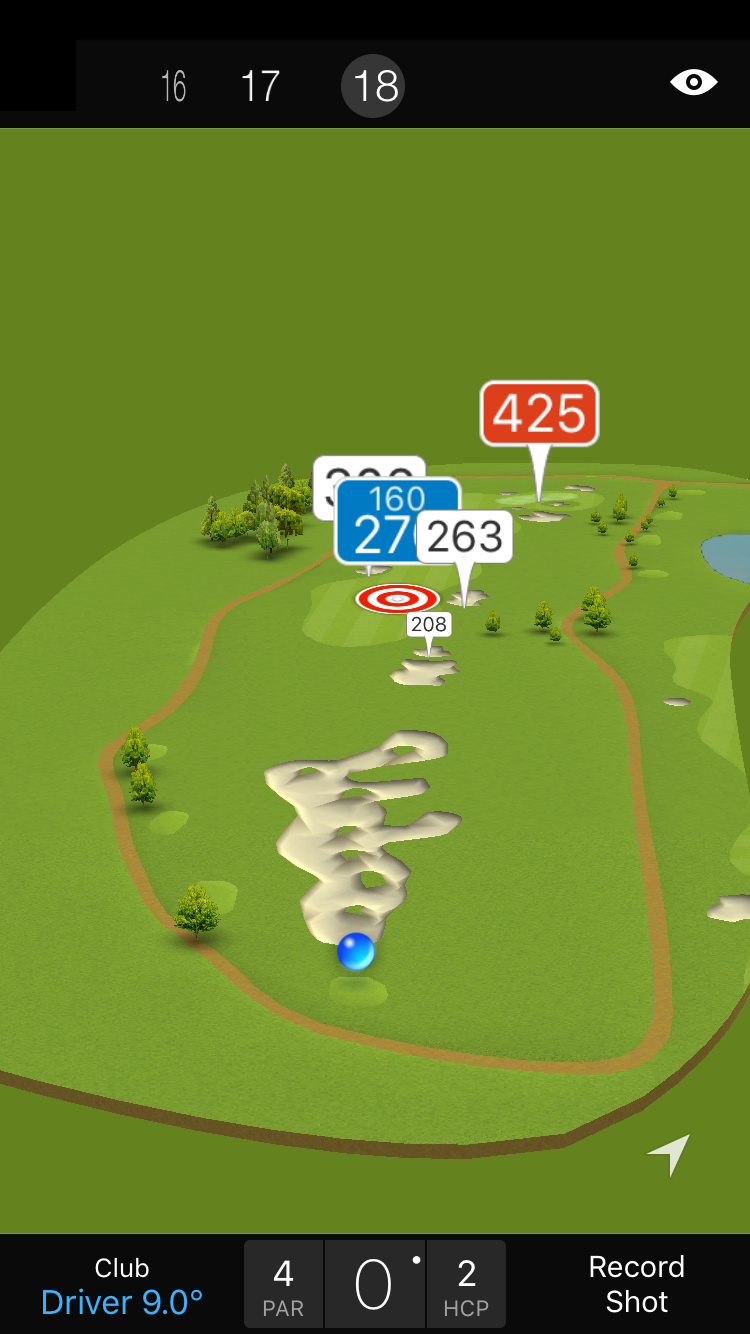The image size is (750, 1334).
Task: Open the Club Driver 9.0° selector
Action: pos(122,1286)
